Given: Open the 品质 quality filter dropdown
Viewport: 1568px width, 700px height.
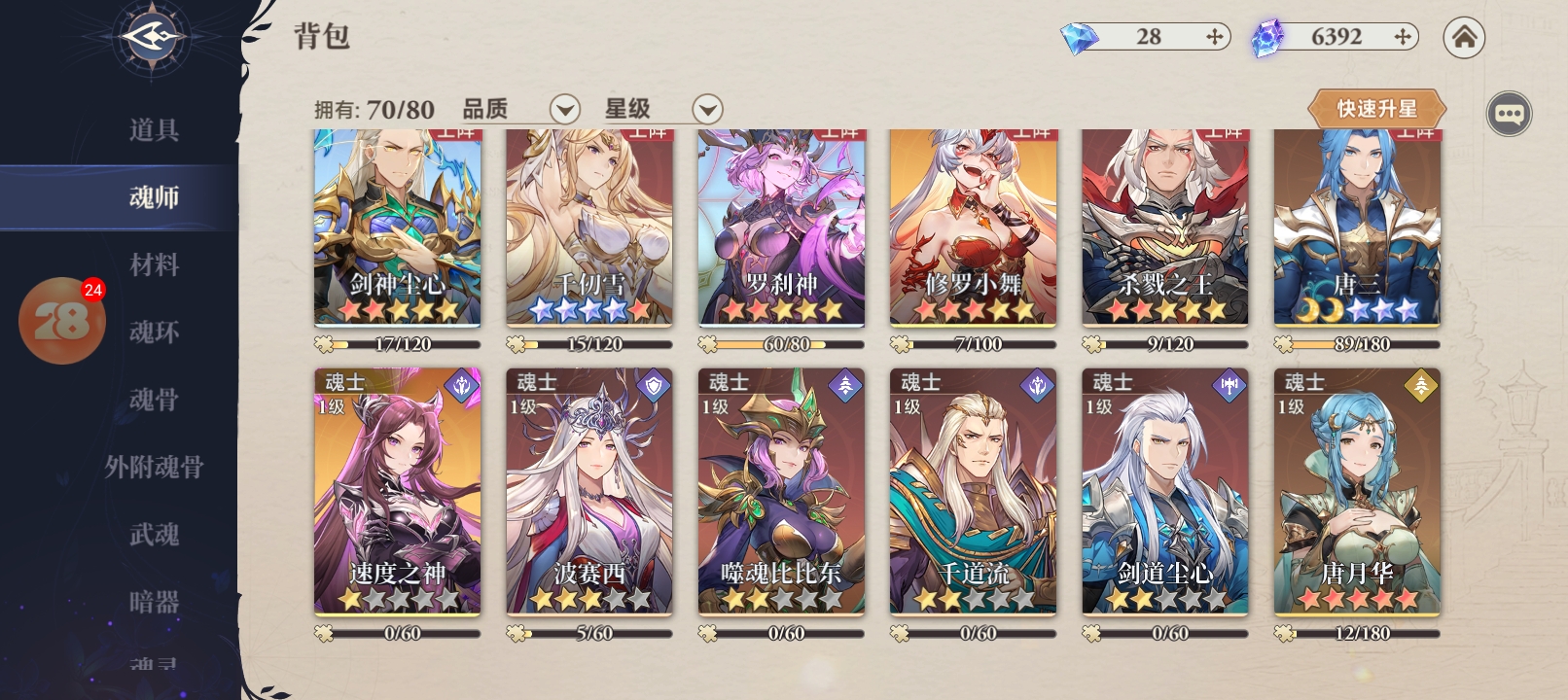Looking at the screenshot, I should point(564,109).
